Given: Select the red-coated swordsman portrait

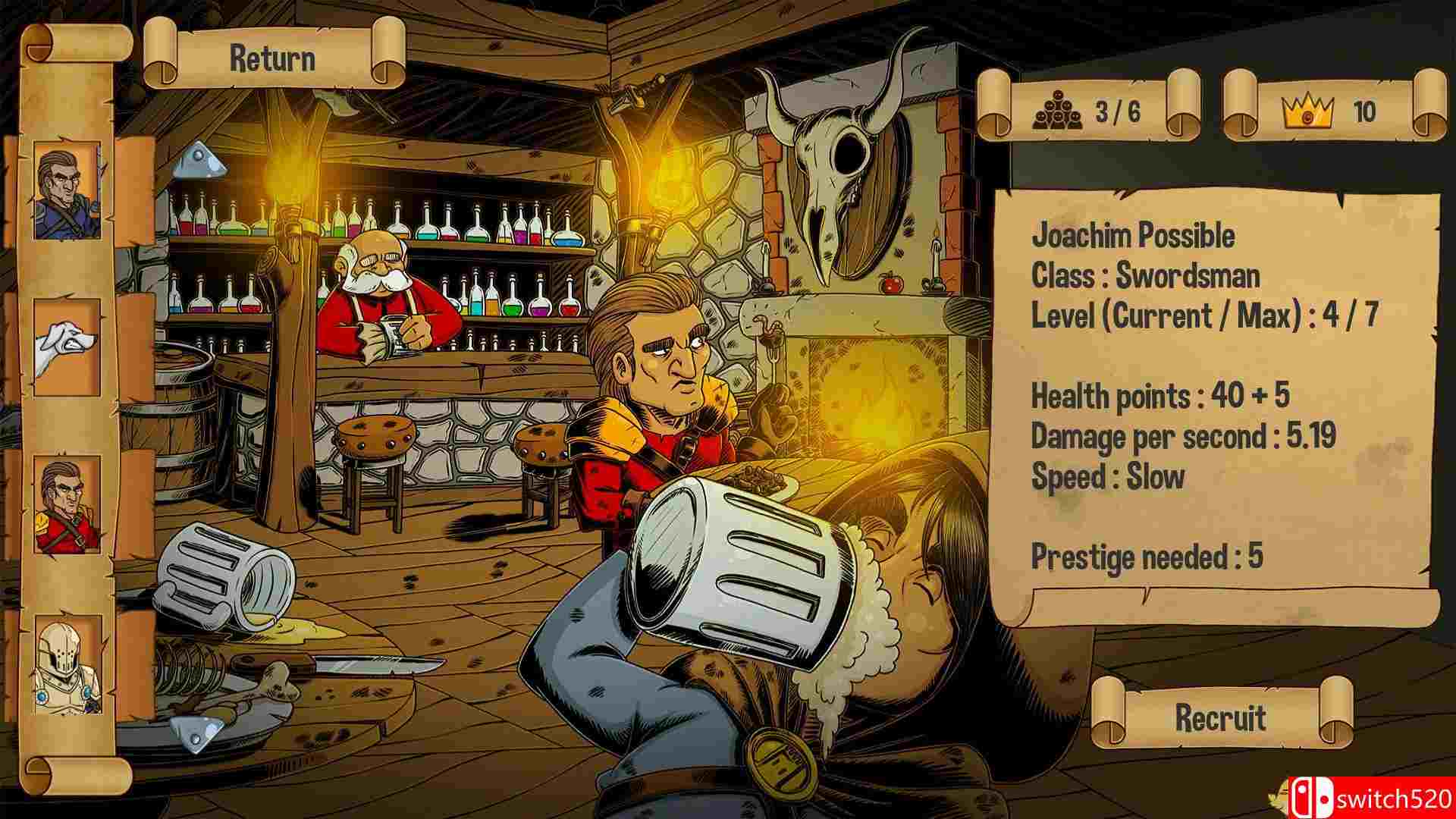Looking at the screenshot, I should pyautogui.click(x=67, y=505).
